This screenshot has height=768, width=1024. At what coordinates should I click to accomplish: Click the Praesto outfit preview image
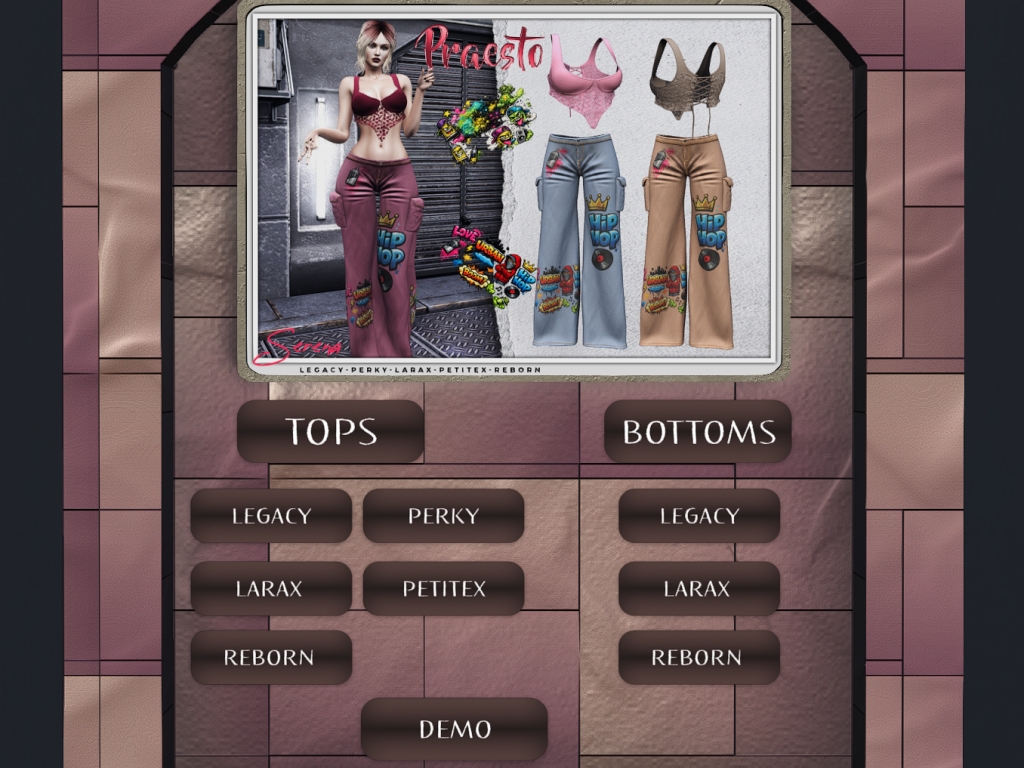513,190
